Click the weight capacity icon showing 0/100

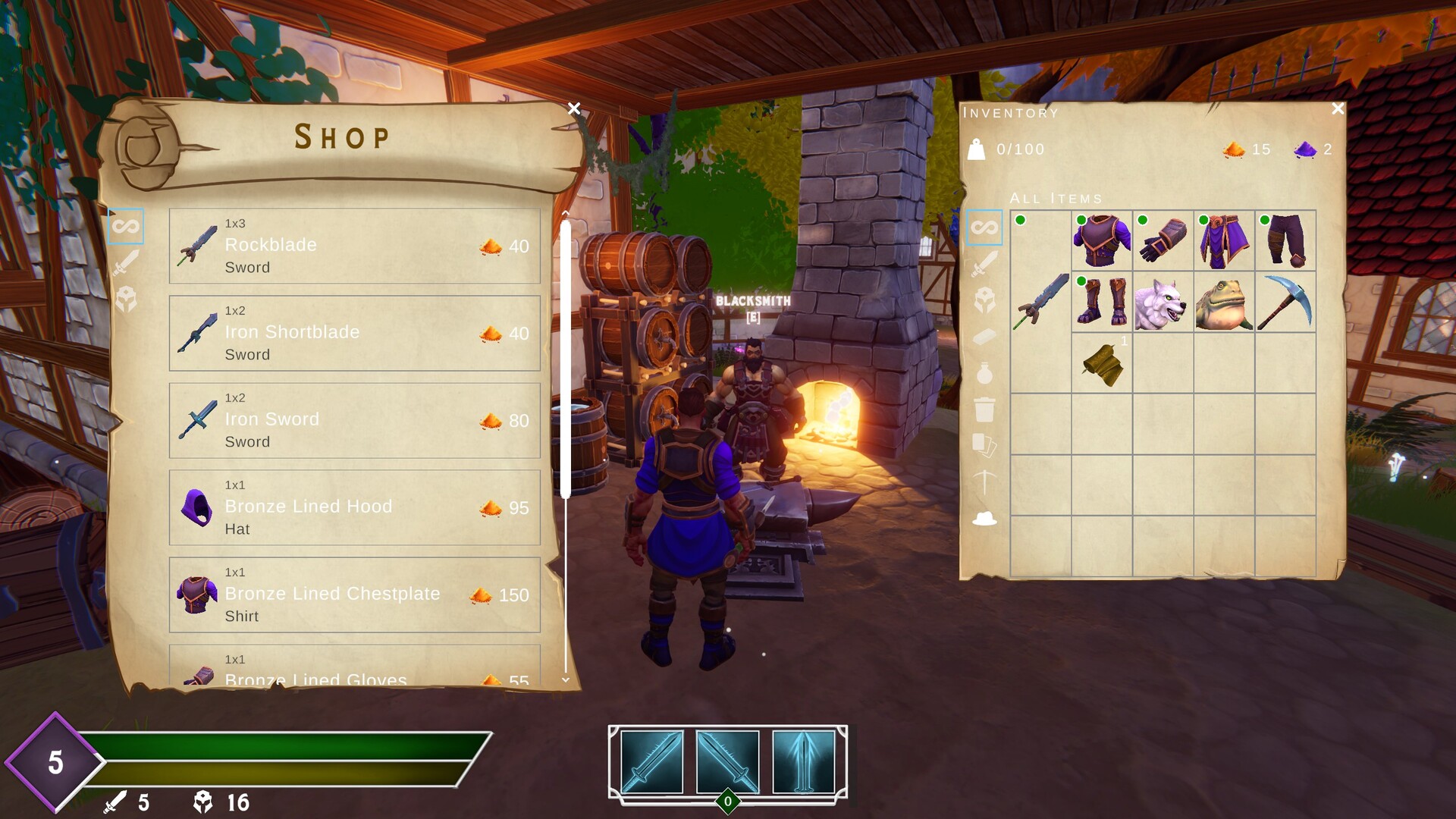pyautogui.click(x=978, y=149)
